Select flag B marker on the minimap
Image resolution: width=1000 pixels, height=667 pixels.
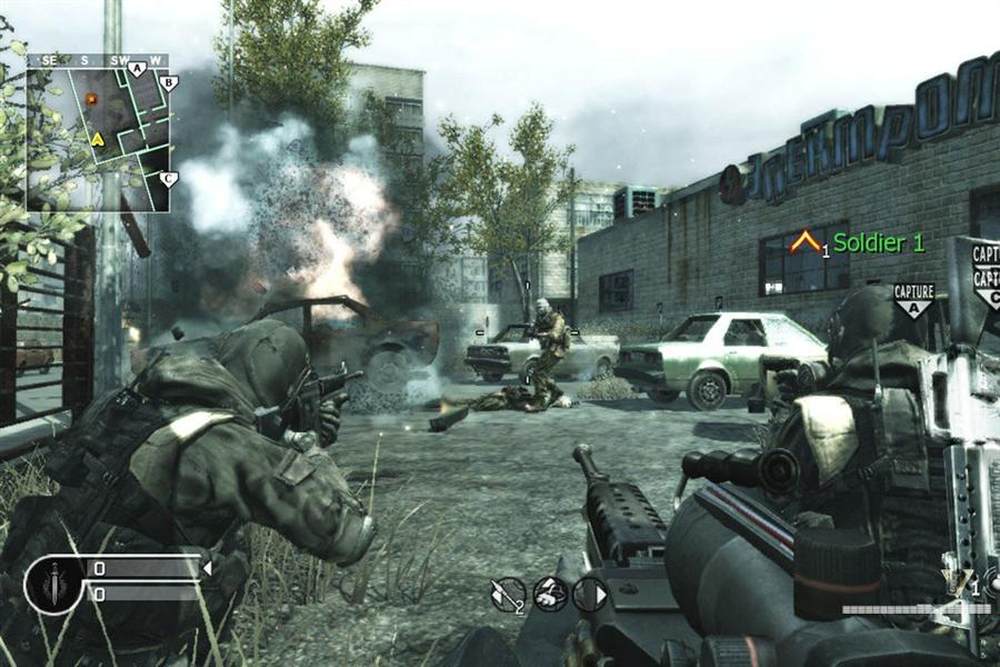(x=168, y=83)
